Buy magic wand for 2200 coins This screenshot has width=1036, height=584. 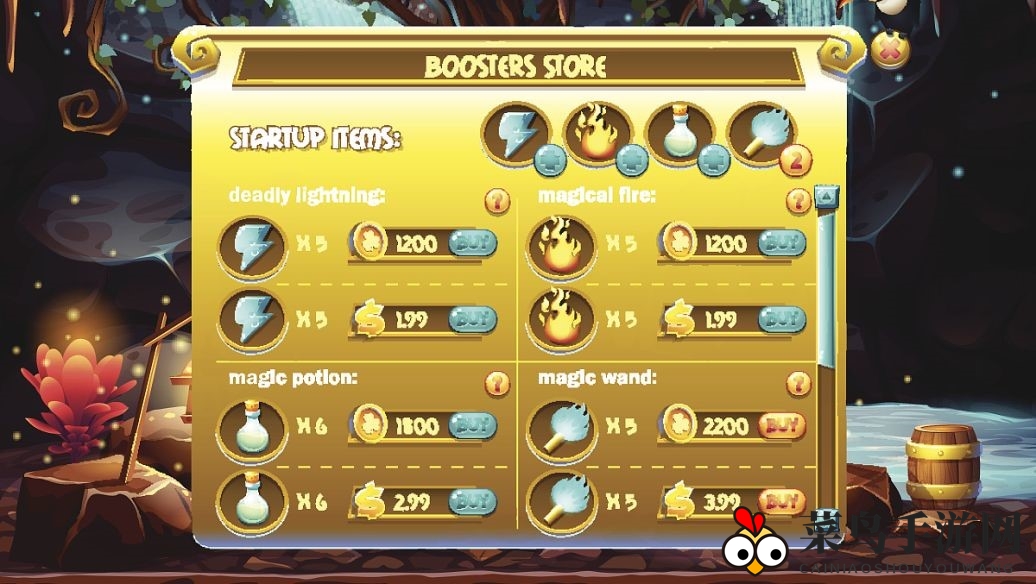coord(782,426)
